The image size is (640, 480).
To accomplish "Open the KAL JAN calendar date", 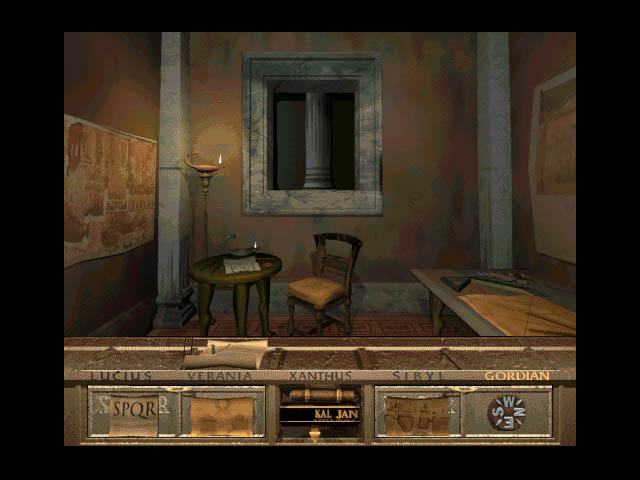I will tap(320, 413).
